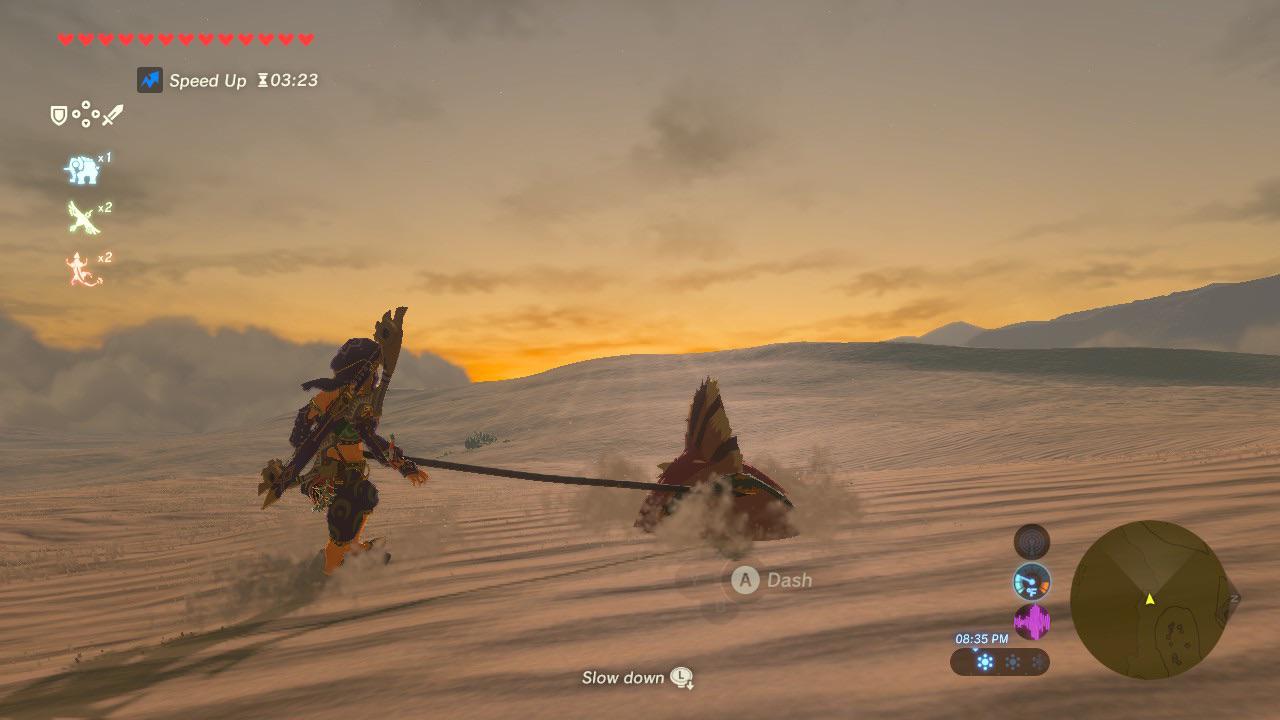Select the Sheikah sensor icon above the minimap
Image resolution: width=1280 pixels, height=720 pixels.
point(1030,542)
